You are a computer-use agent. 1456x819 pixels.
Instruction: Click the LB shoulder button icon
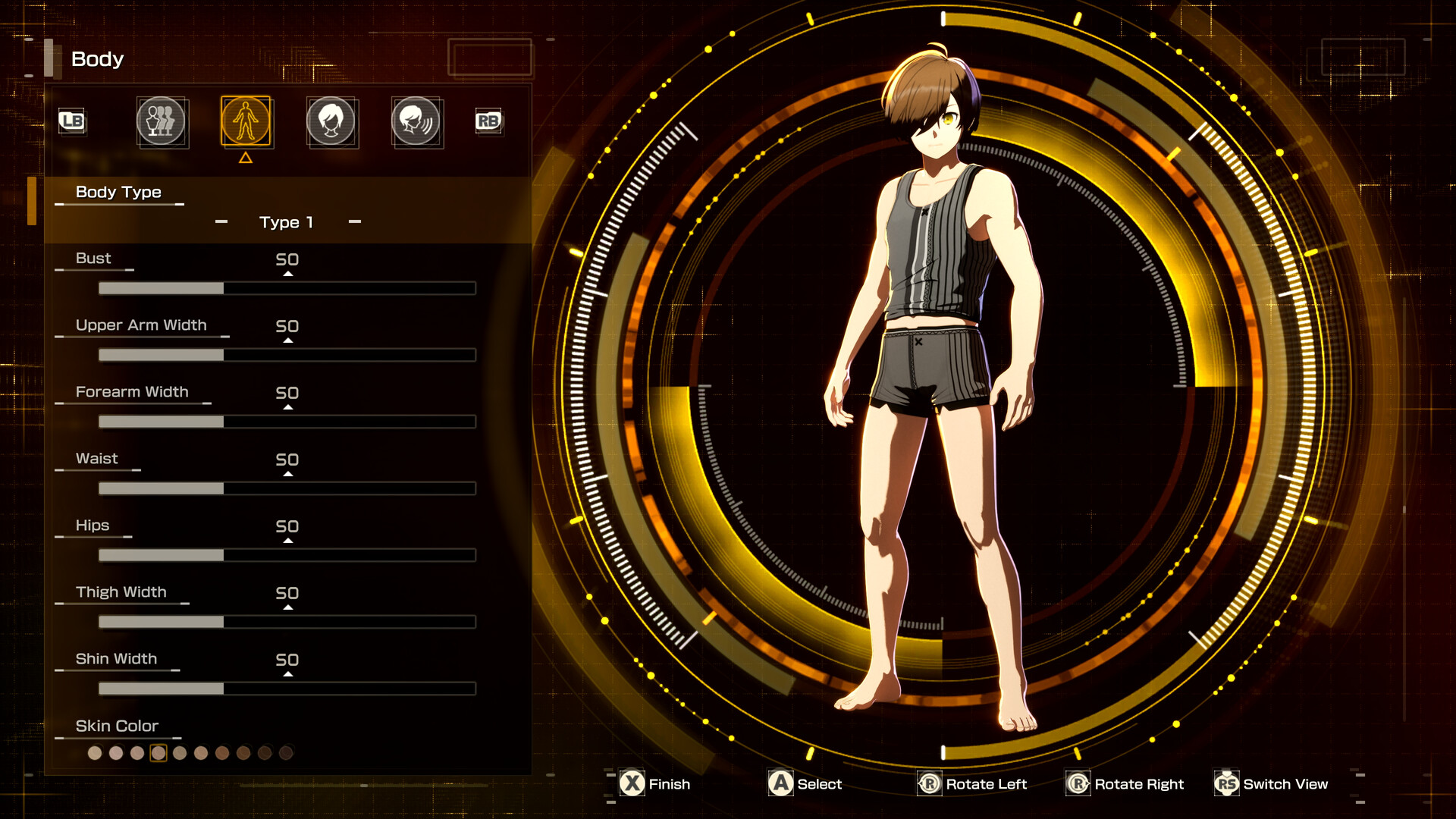coord(72,122)
